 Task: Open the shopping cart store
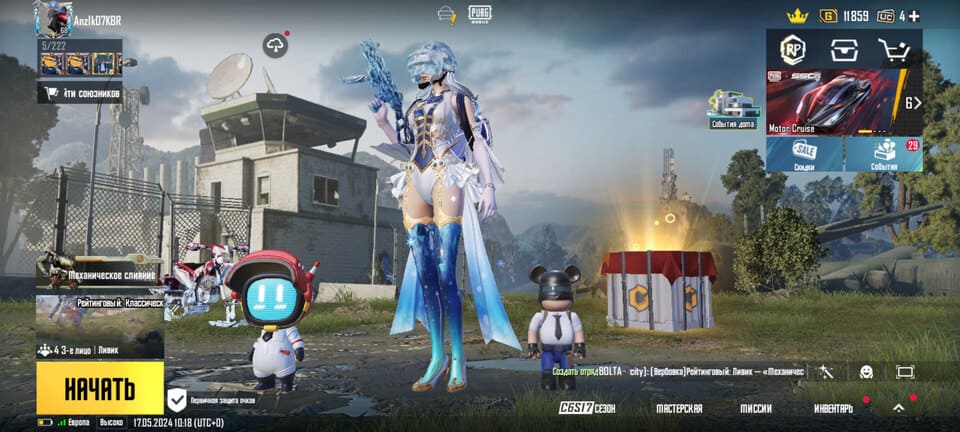893,49
